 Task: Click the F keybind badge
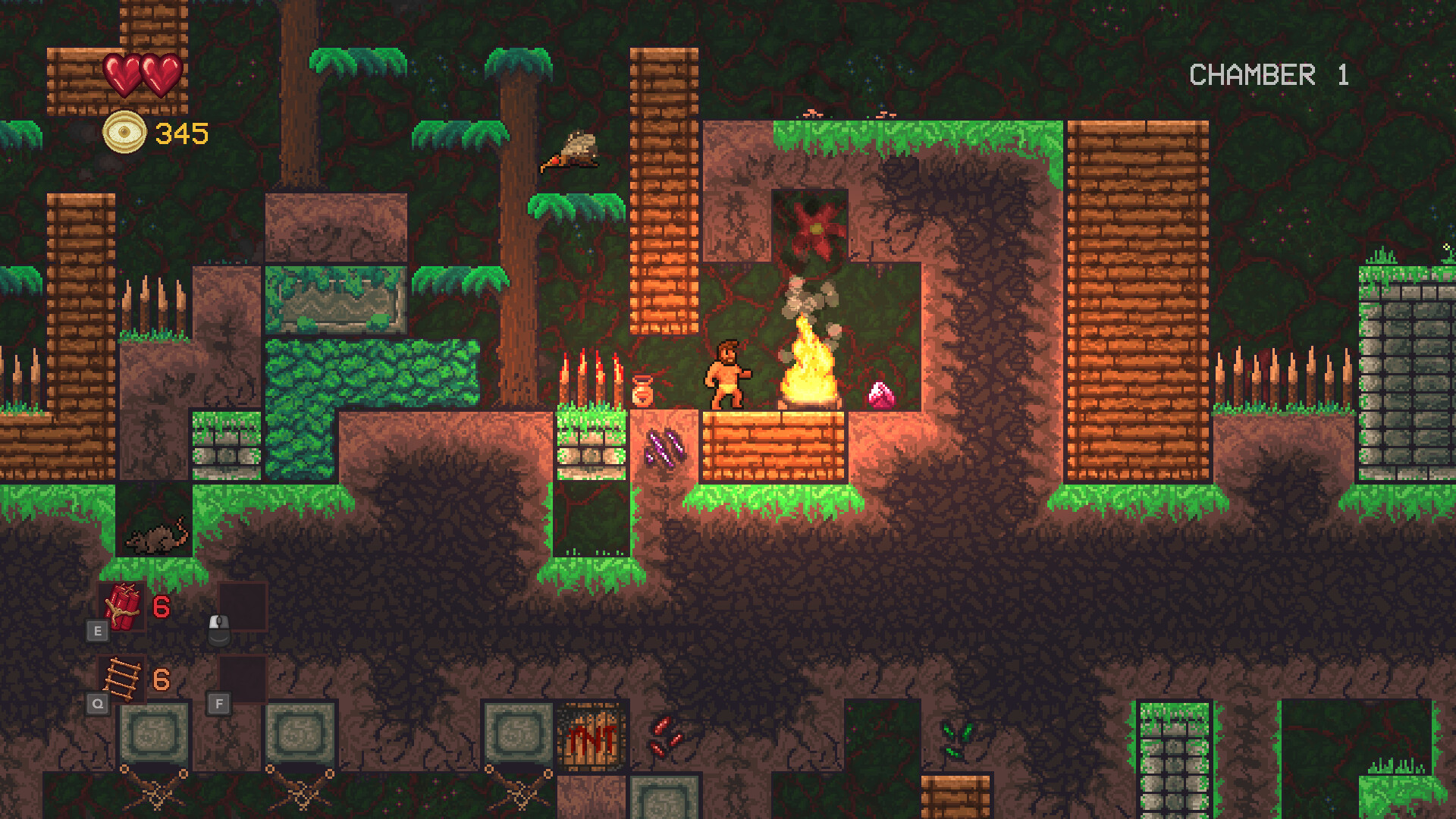click(219, 703)
